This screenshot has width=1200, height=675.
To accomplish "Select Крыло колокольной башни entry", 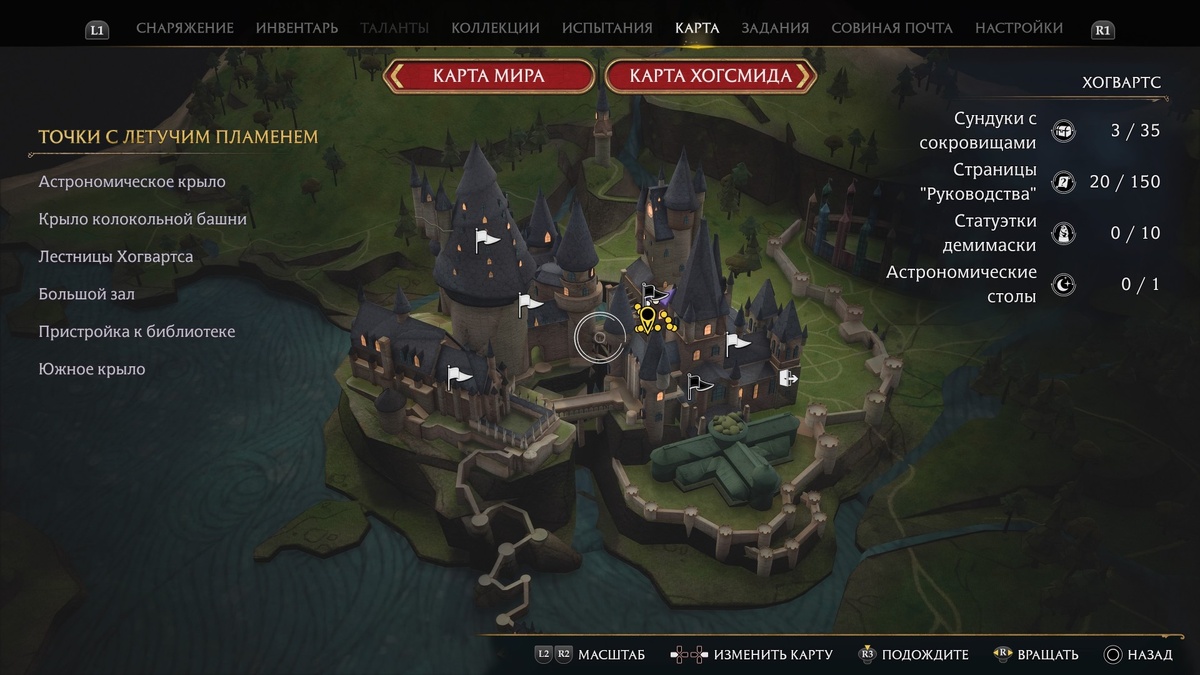I will (x=142, y=219).
